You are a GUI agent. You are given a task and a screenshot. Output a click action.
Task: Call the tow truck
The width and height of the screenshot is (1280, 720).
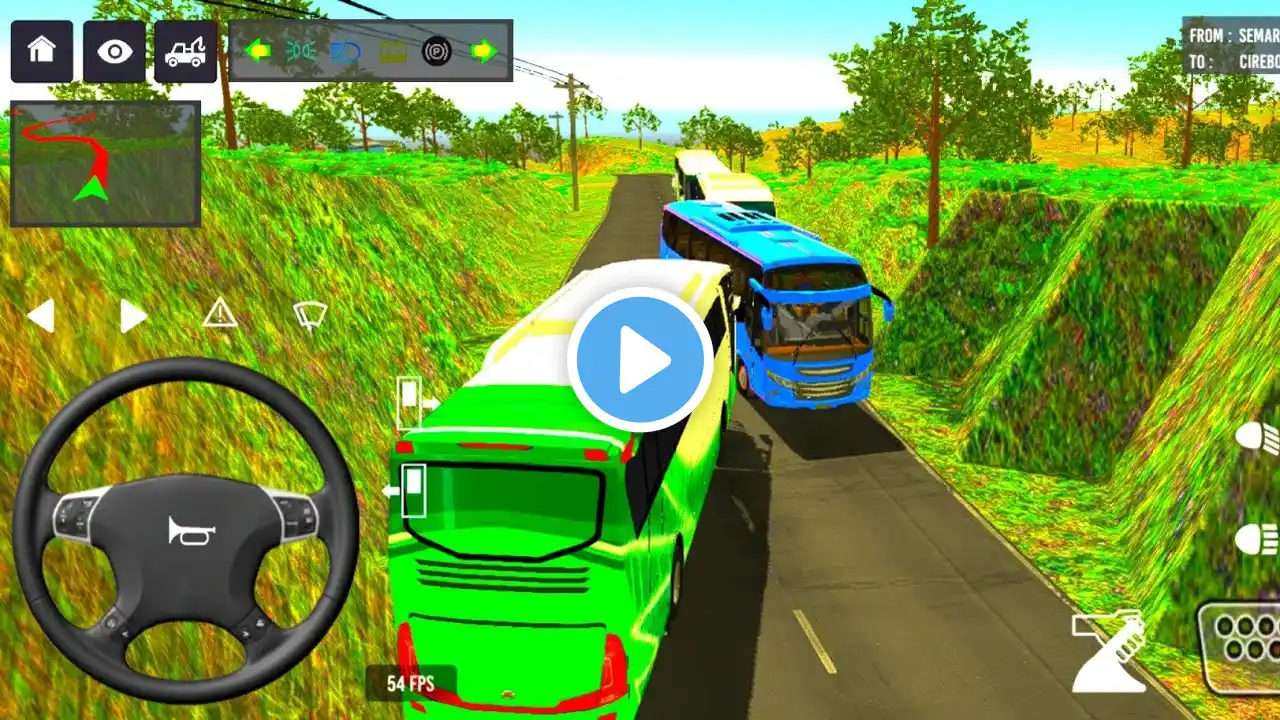(185, 51)
